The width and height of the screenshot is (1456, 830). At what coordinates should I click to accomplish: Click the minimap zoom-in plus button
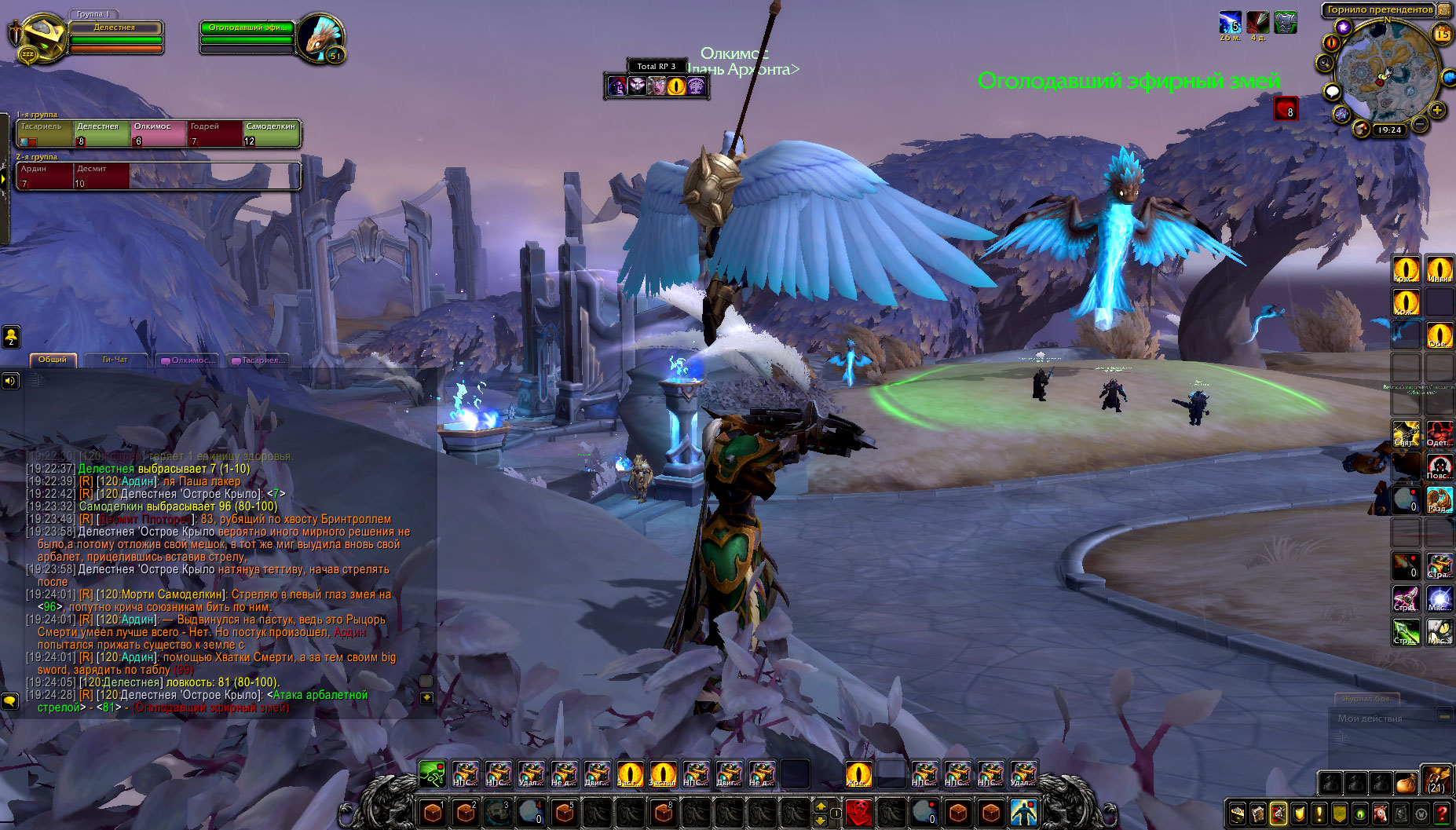coord(1437,110)
